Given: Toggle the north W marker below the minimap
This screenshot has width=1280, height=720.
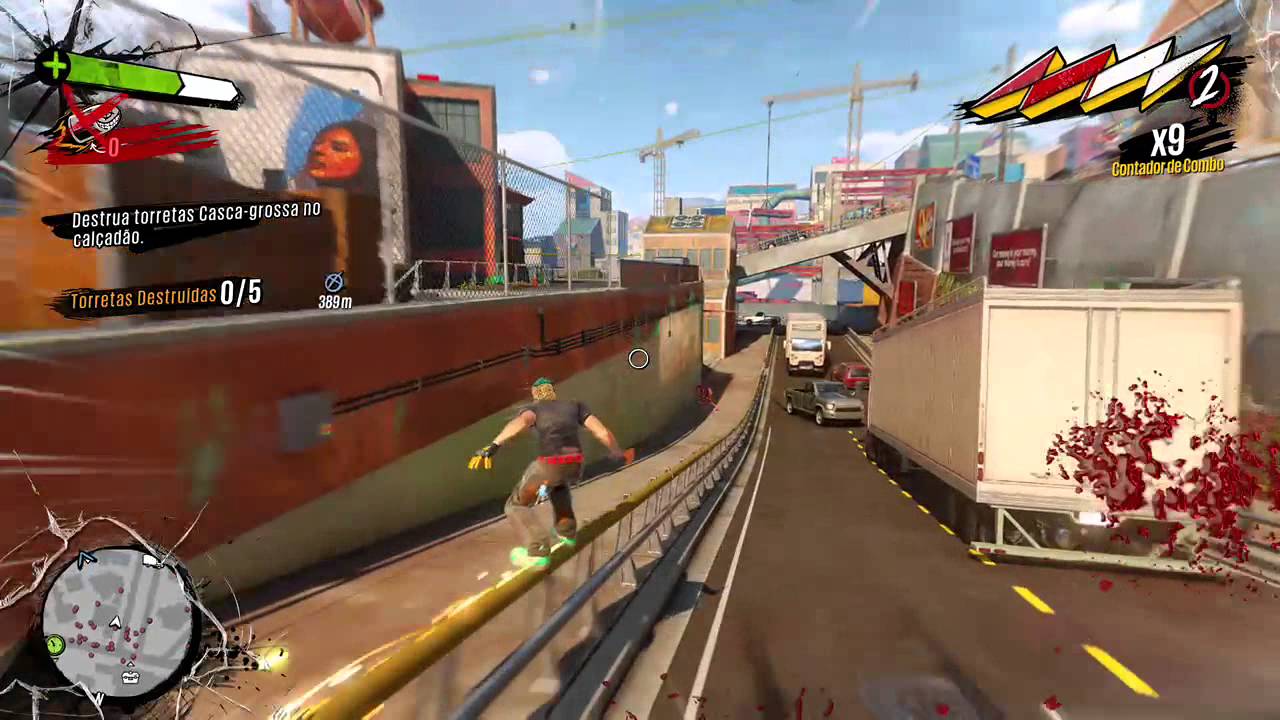Looking at the screenshot, I should 98,698.
